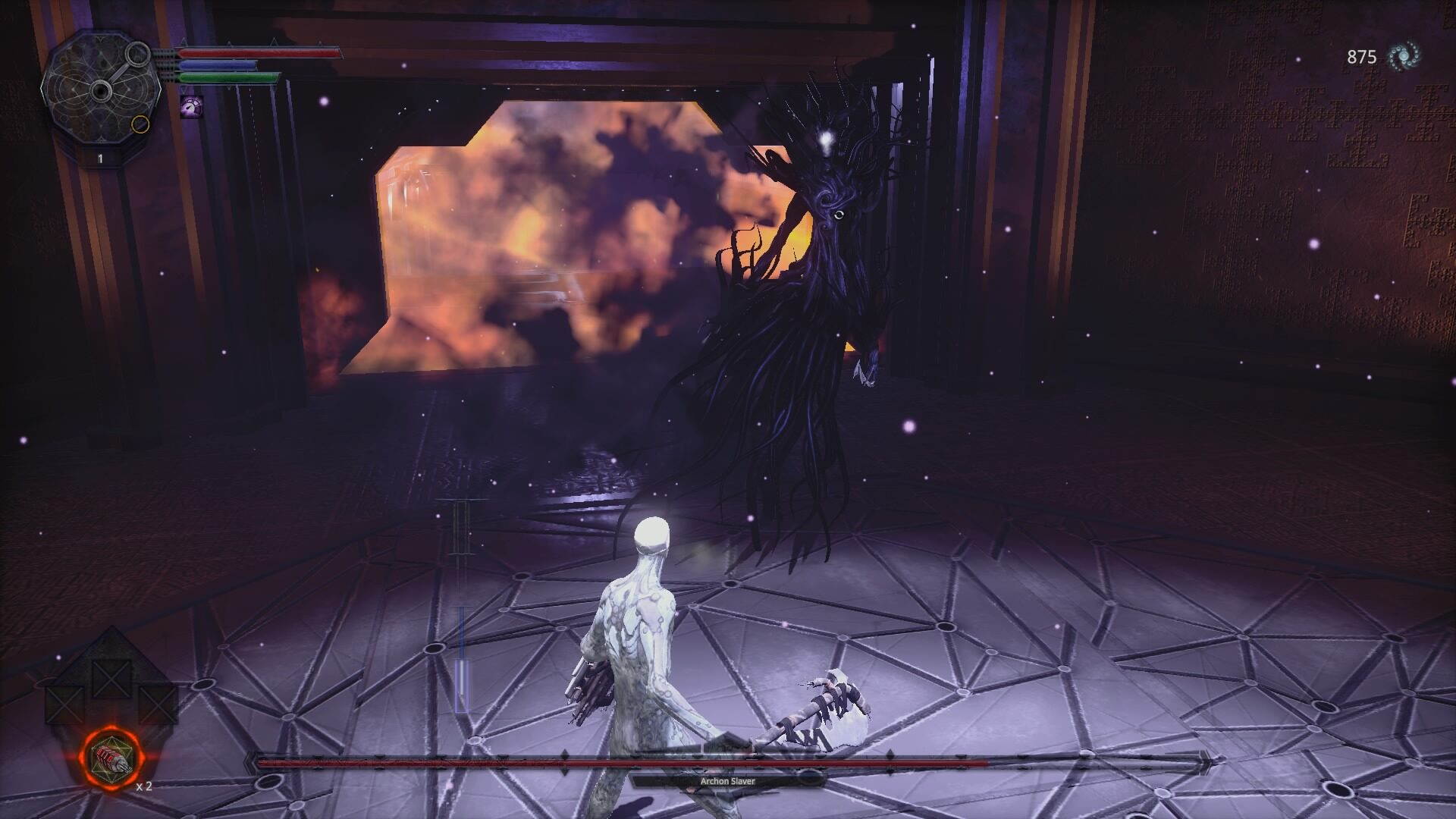The height and width of the screenshot is (819, 1456).
Task: Select the top empty quick slot
Action: tap(109, 678)
